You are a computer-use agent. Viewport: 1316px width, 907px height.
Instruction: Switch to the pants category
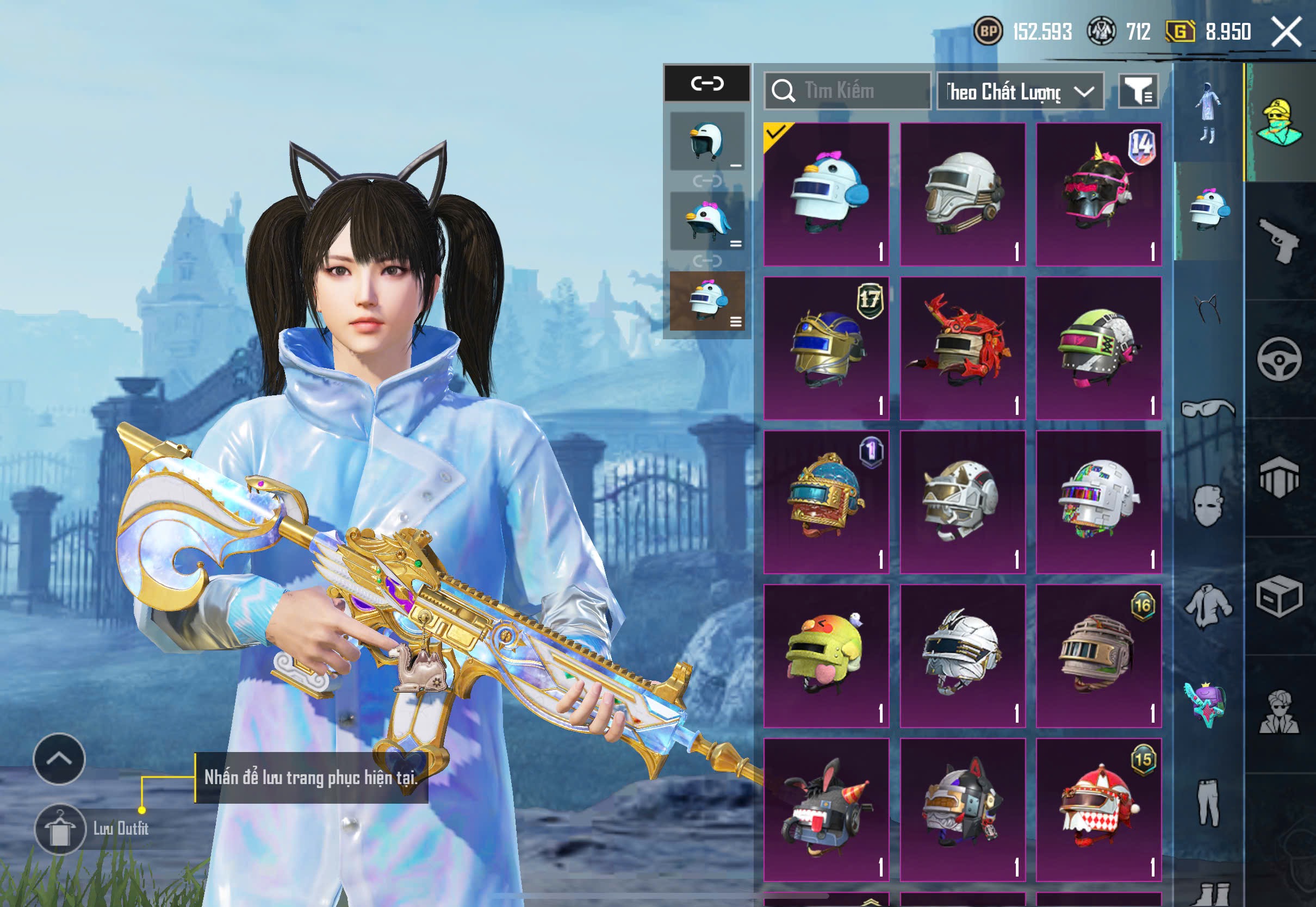(1207, 803)
